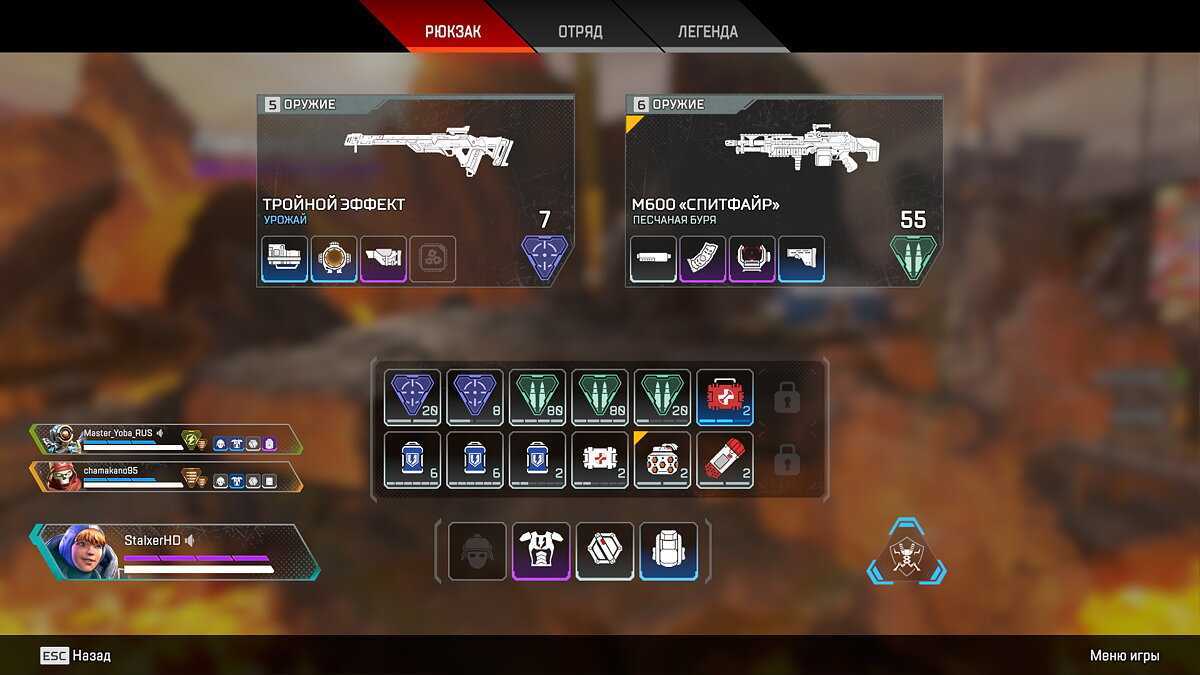This screenshot has height=675, width=1200.
Task: Select the barrel stabilizer attachment on Спитфайр
Action: pos(654,259)
